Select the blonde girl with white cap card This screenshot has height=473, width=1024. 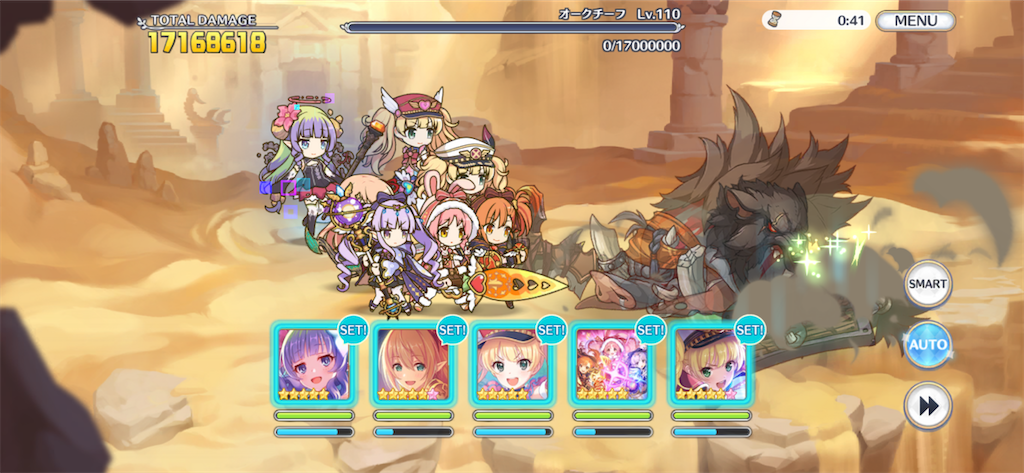[x=511, y=364]
